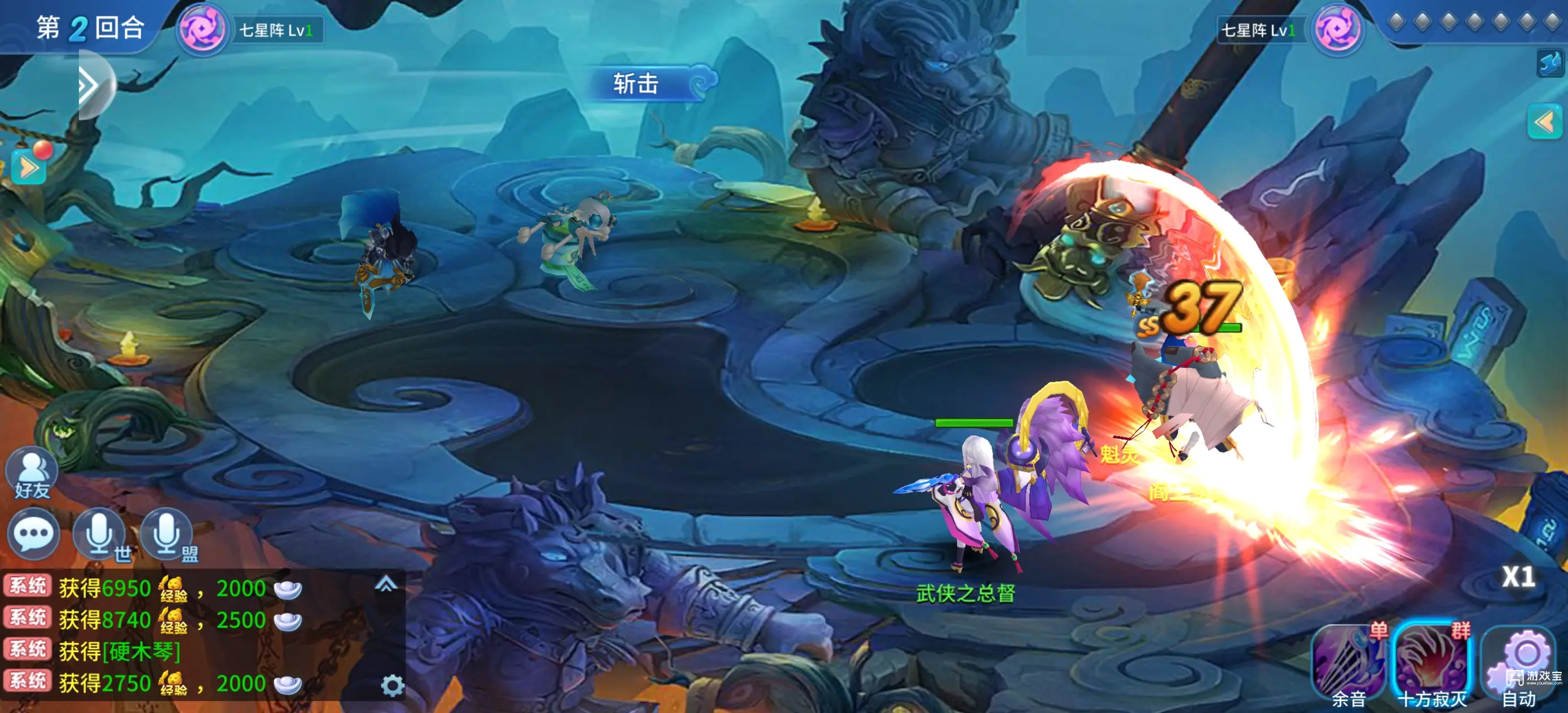Click the teal play arrow icon

coord(29,168)
